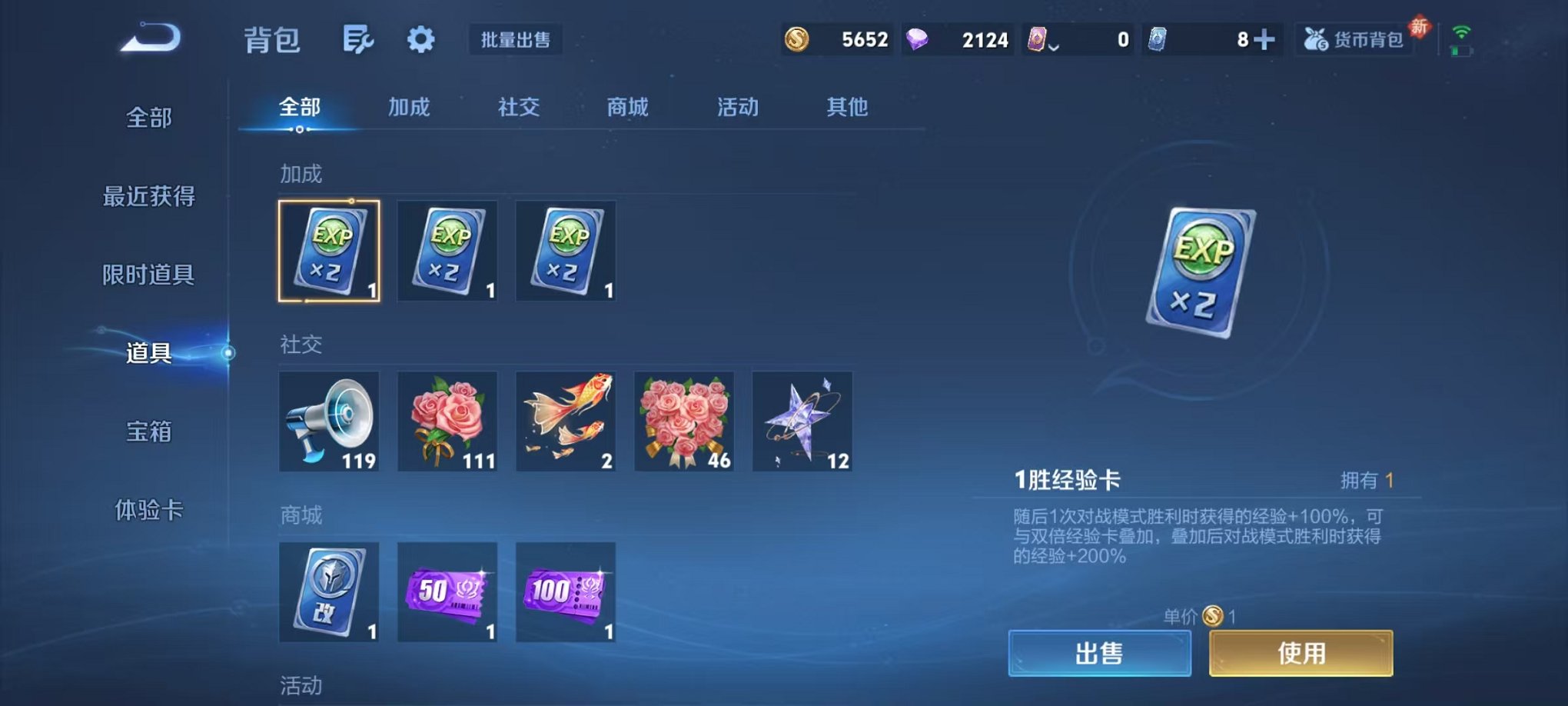Select the crystal star item
The width and height of the screenshot is (1568, 706).
pyautogui.click(x=802, y=421)
